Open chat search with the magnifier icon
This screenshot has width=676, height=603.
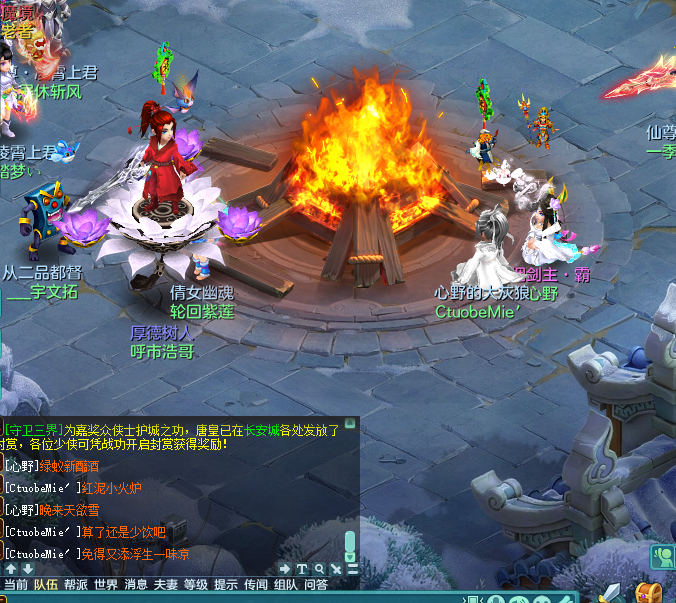point(319,569)
